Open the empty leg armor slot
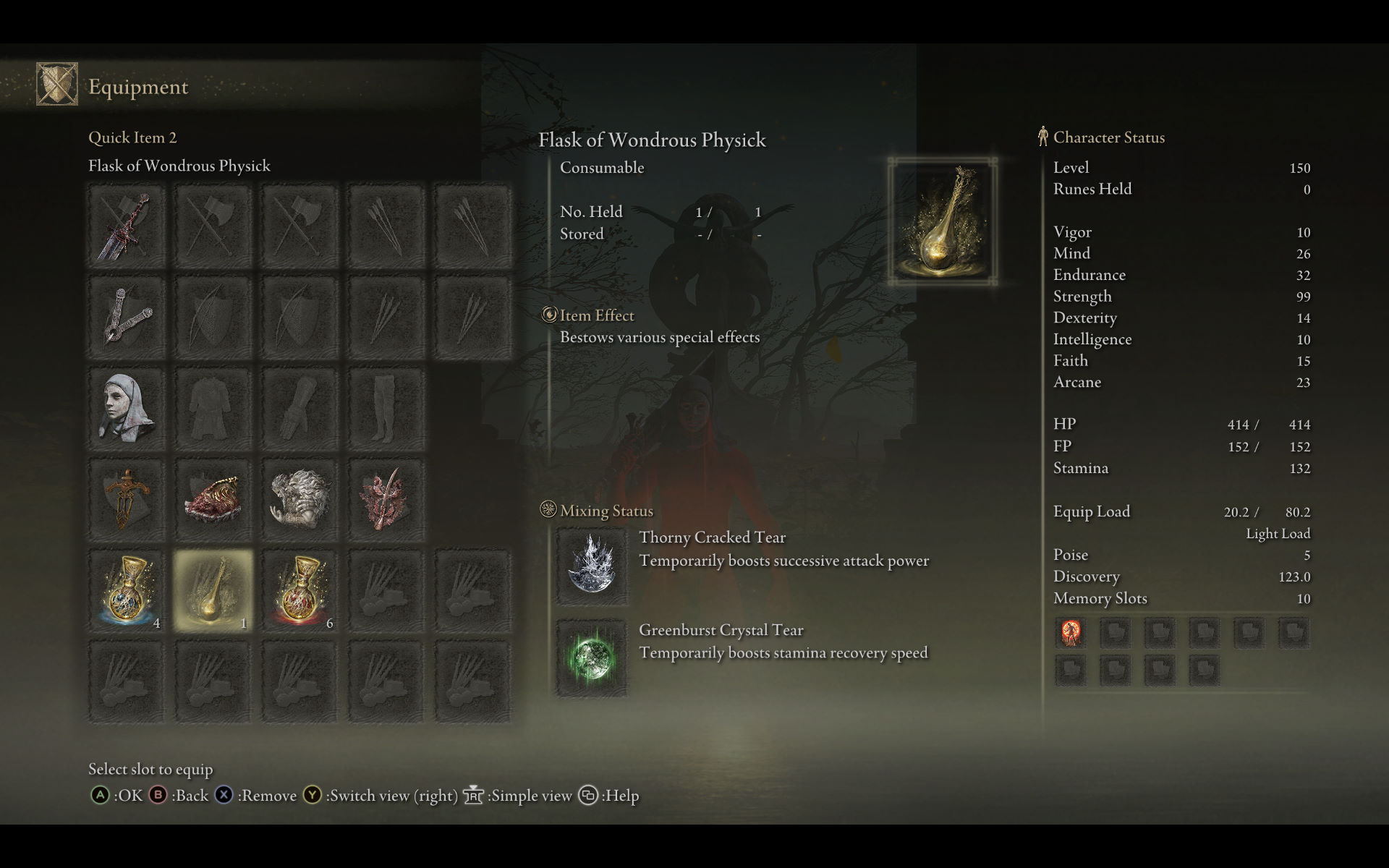The width and height of the screenshot is (1389, 868). 386,409
